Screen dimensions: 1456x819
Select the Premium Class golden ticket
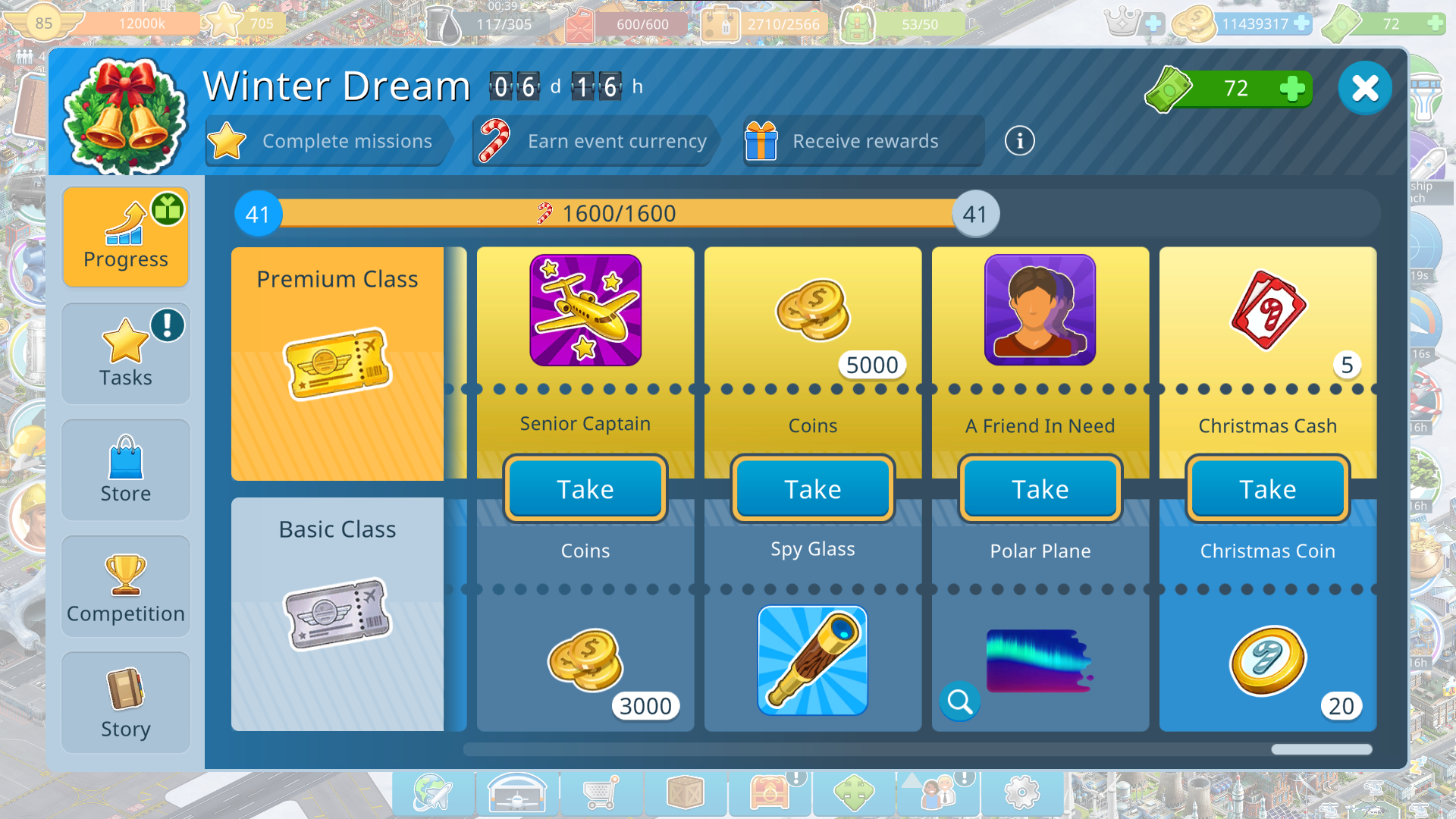[337, 364]
